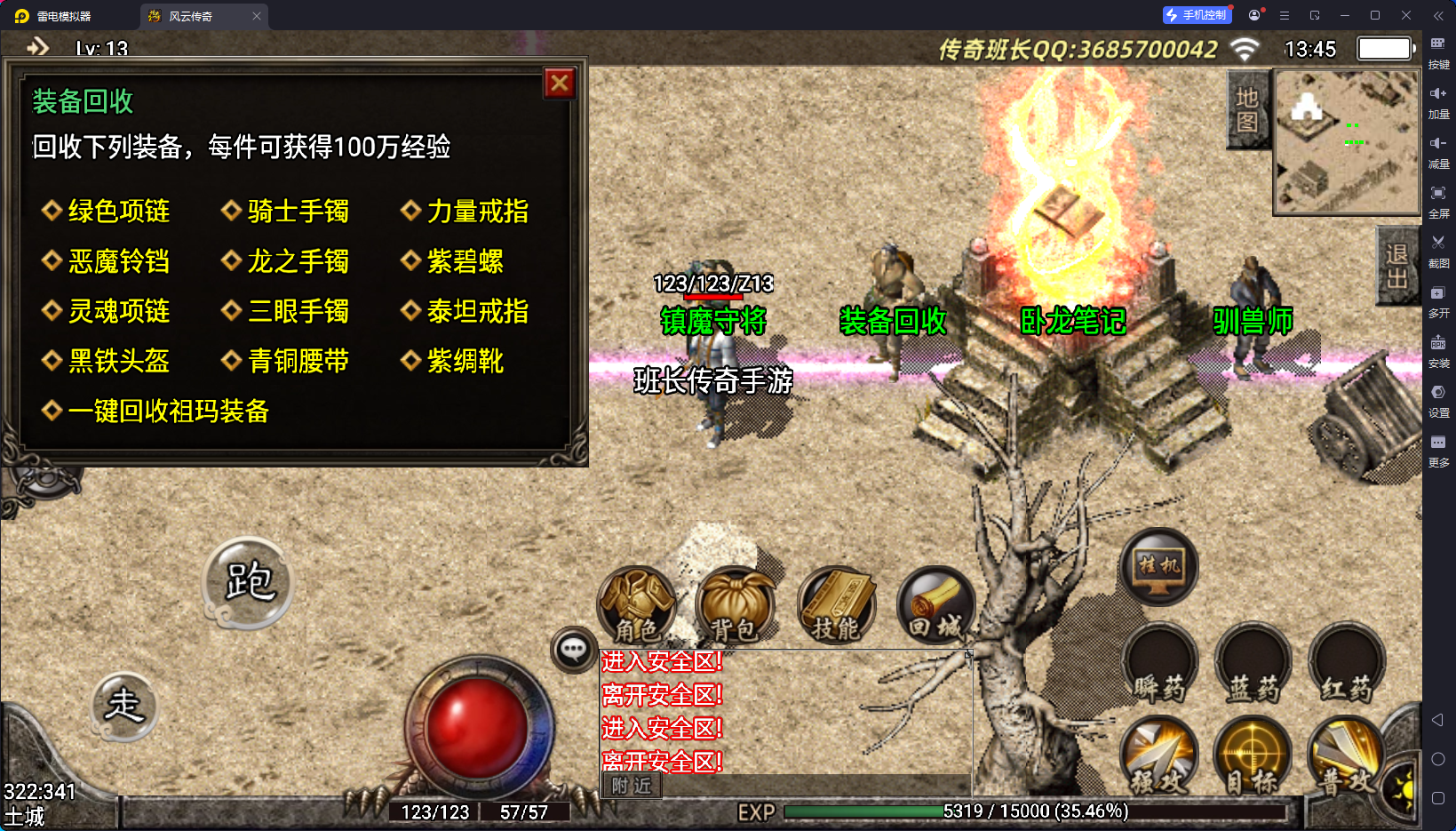Select the 泰坦戒指 recycle entry

tap(477, 311)
